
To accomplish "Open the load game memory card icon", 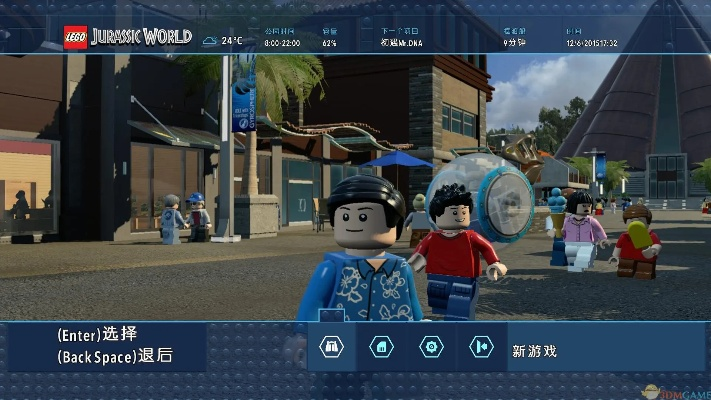I will tap(381, 347).
